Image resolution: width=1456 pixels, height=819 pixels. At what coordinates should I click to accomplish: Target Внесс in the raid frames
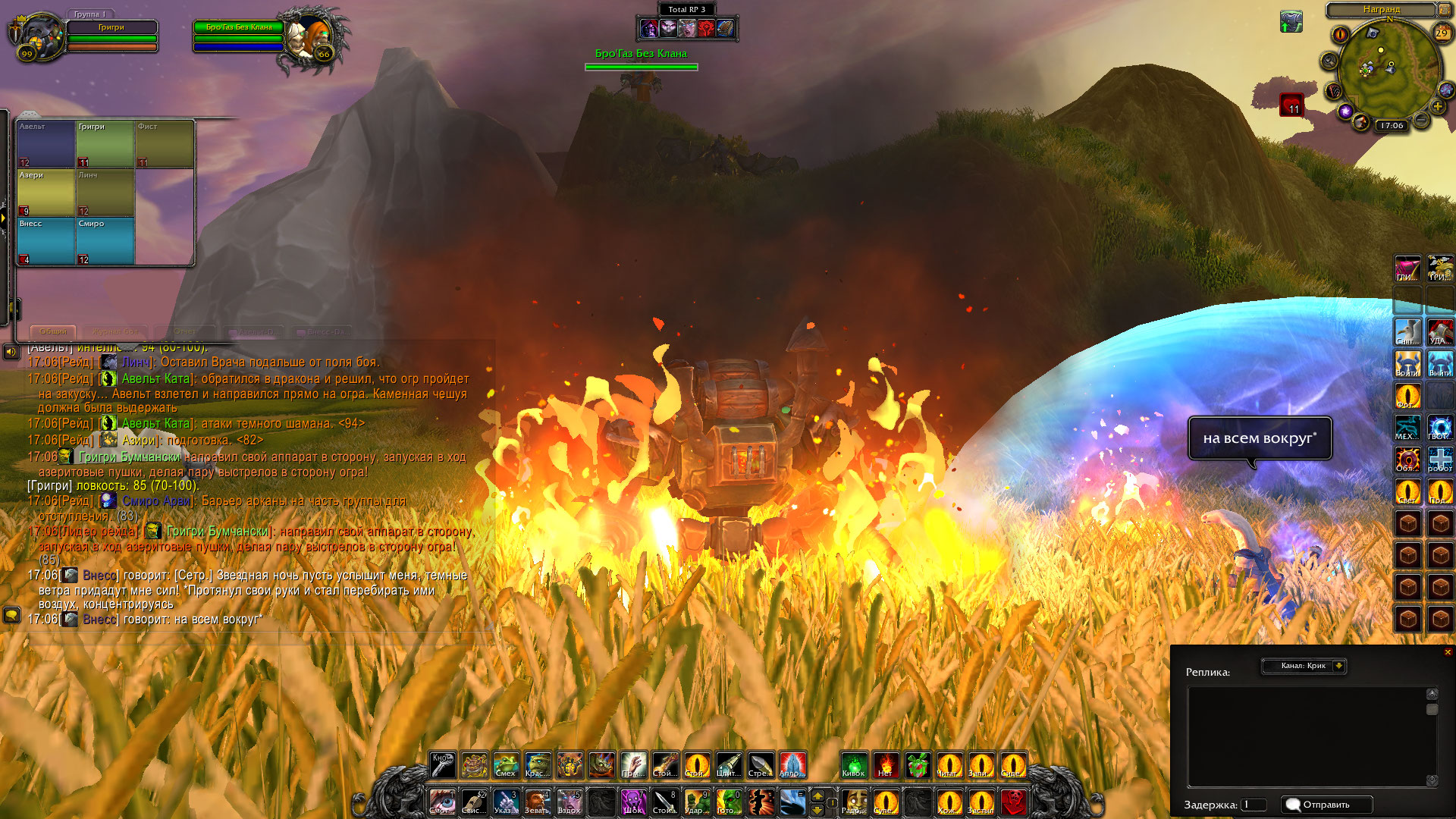click(x=46, y=241)
